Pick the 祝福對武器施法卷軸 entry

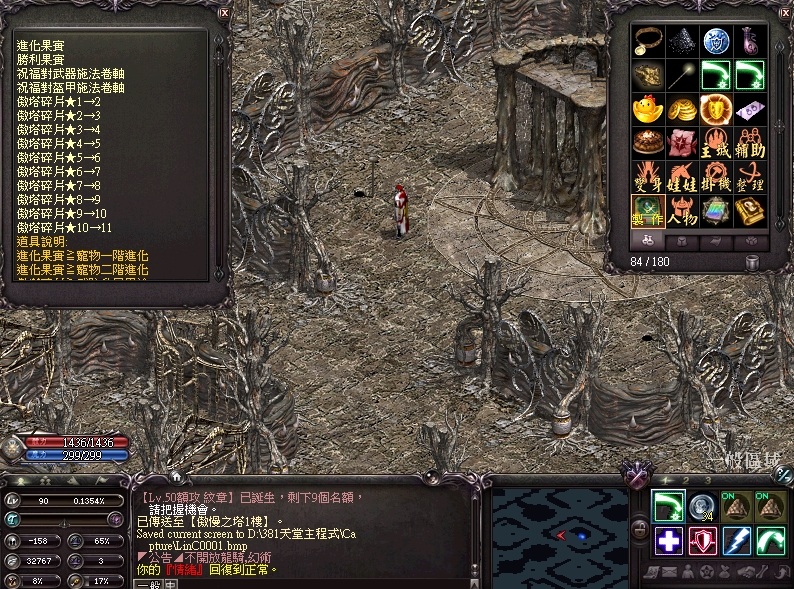click(x=70, y=74)
